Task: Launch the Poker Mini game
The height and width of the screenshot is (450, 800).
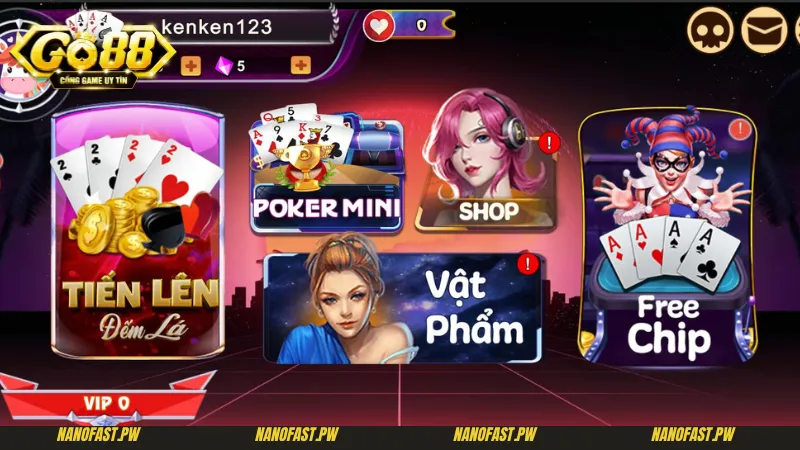Action: [326, 177]
